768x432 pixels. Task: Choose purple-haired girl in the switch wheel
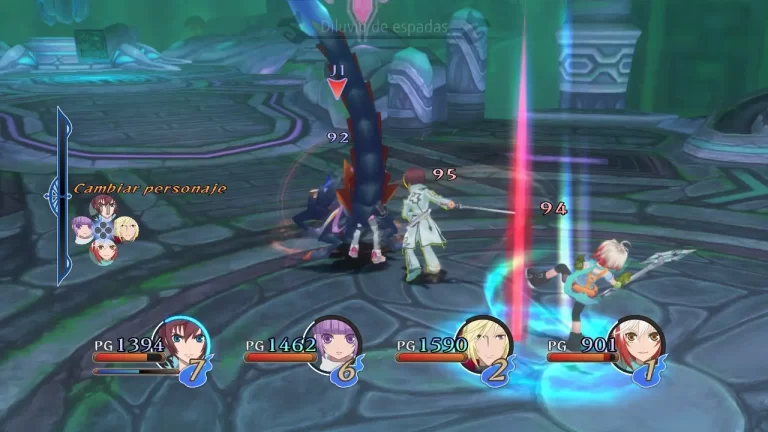coord(82,228)
